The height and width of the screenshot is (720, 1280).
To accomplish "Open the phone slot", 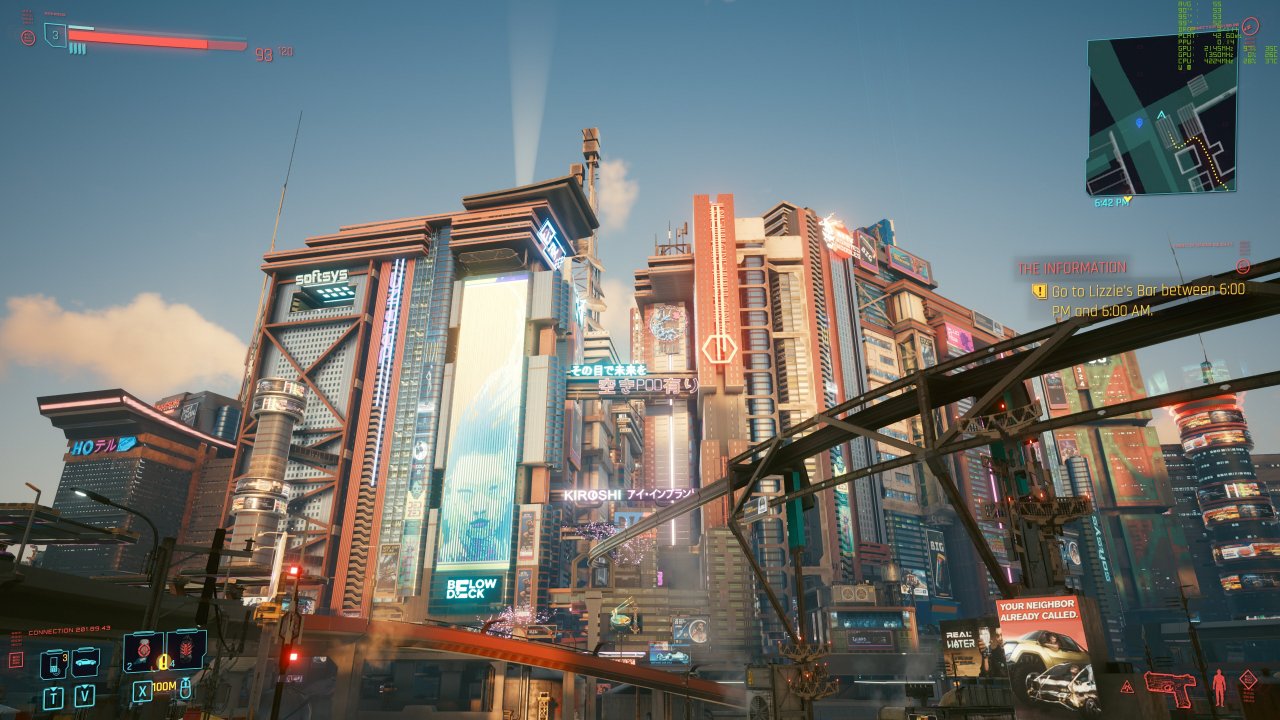I will coord(53,663).
